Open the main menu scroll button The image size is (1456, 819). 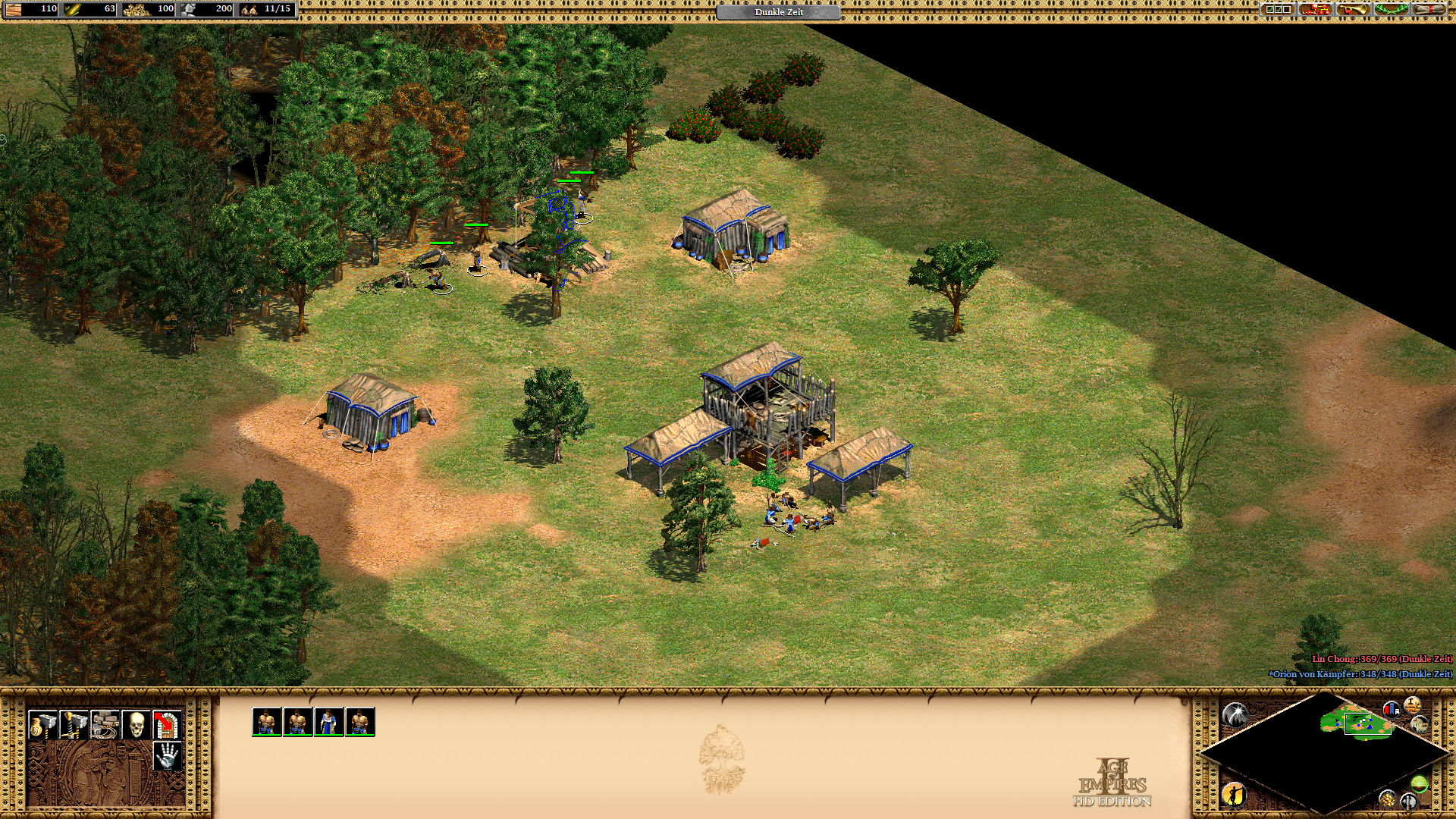[x=1429, y=10]
